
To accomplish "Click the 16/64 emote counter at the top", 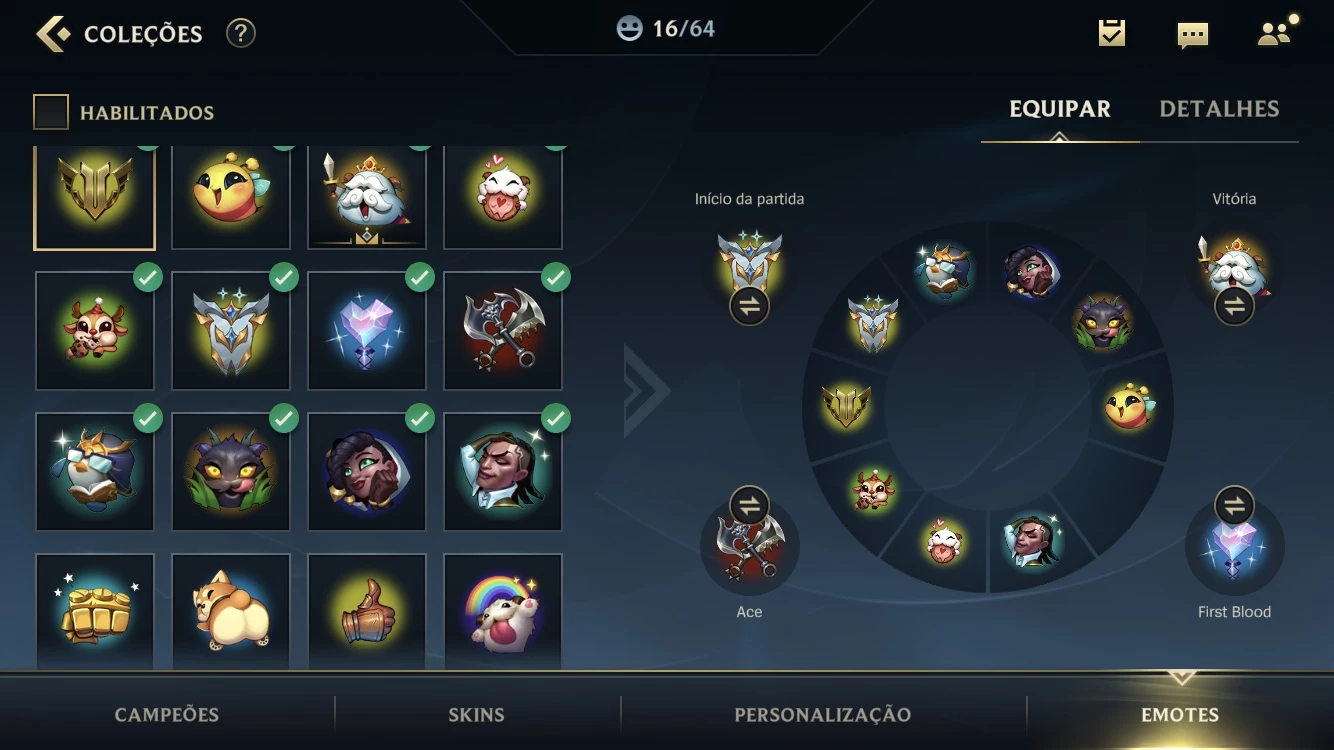I will tap(663, 28).
